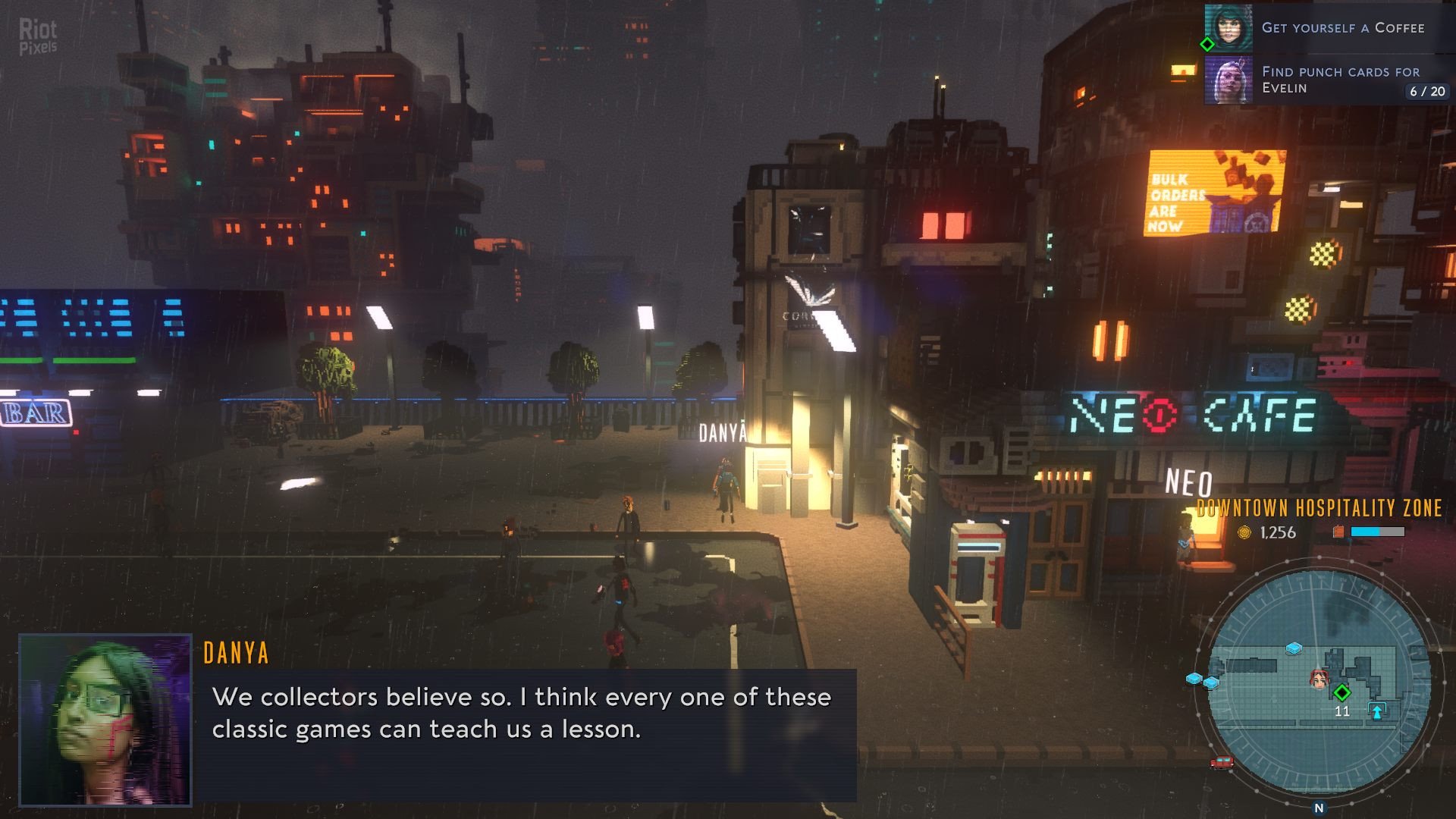Click Danya's portrait in the dialogue panel
1456x819 pixels.
[x=105, y=720]
